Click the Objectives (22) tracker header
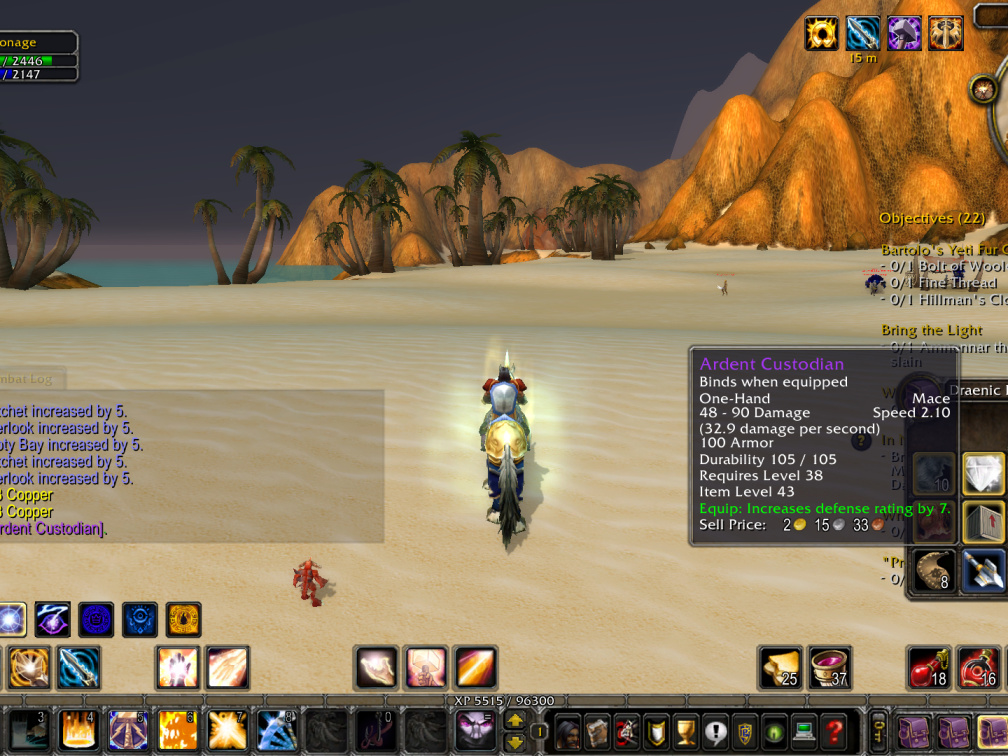 tap(932, 218)
